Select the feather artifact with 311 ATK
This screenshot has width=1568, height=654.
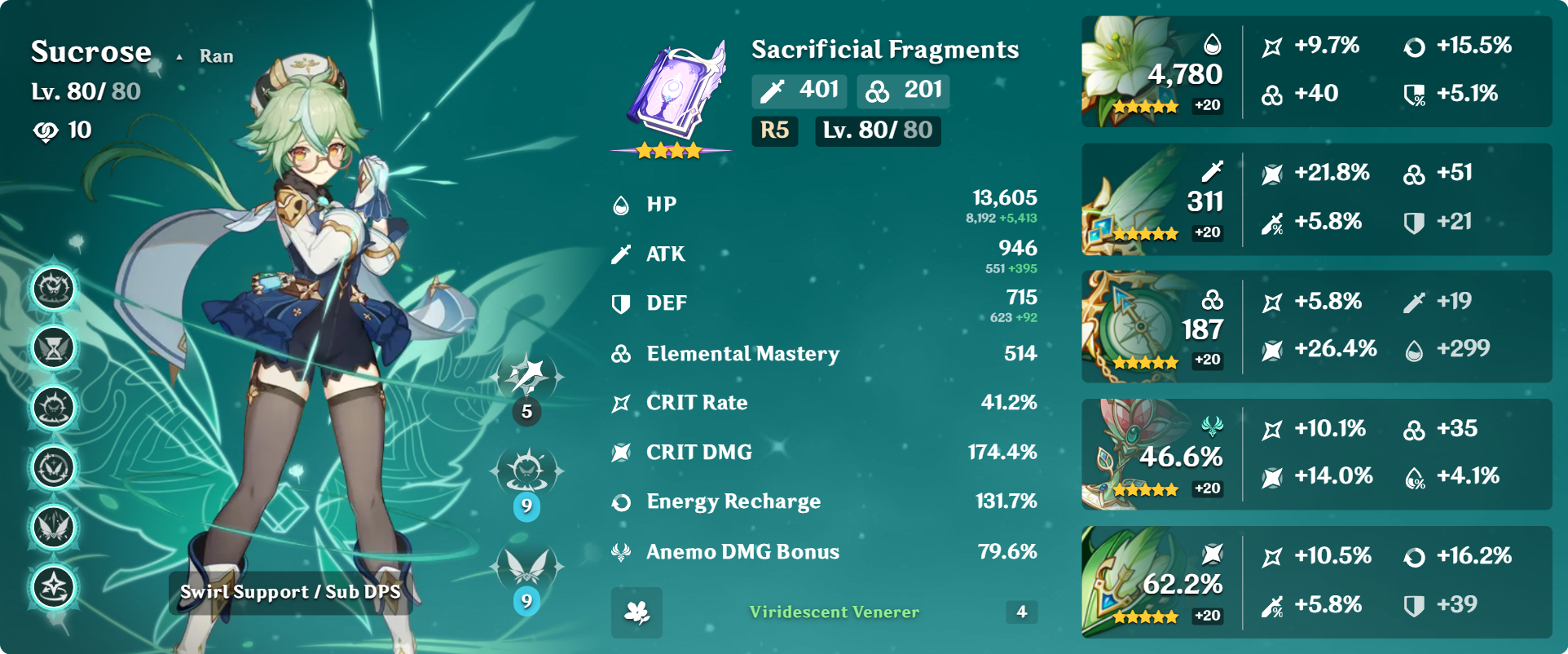pos(1133,200)
